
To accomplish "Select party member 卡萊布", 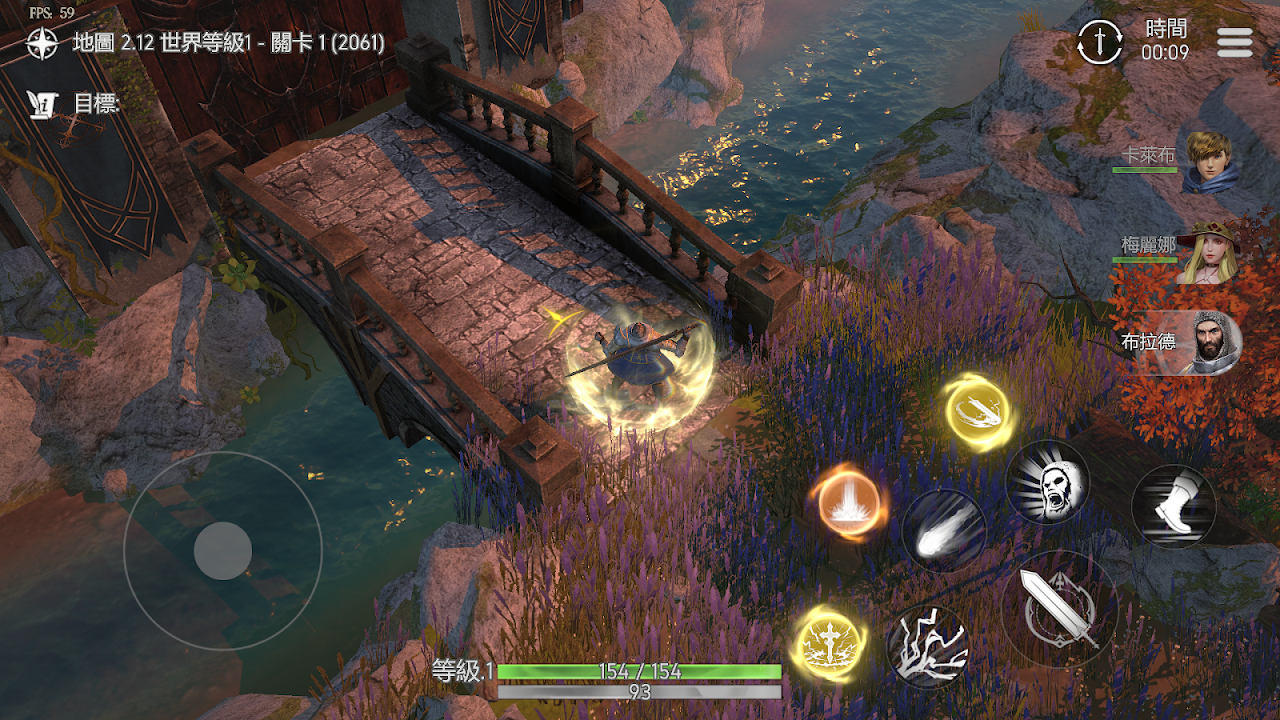I will pyautogui.click(x=1208, y=162).
